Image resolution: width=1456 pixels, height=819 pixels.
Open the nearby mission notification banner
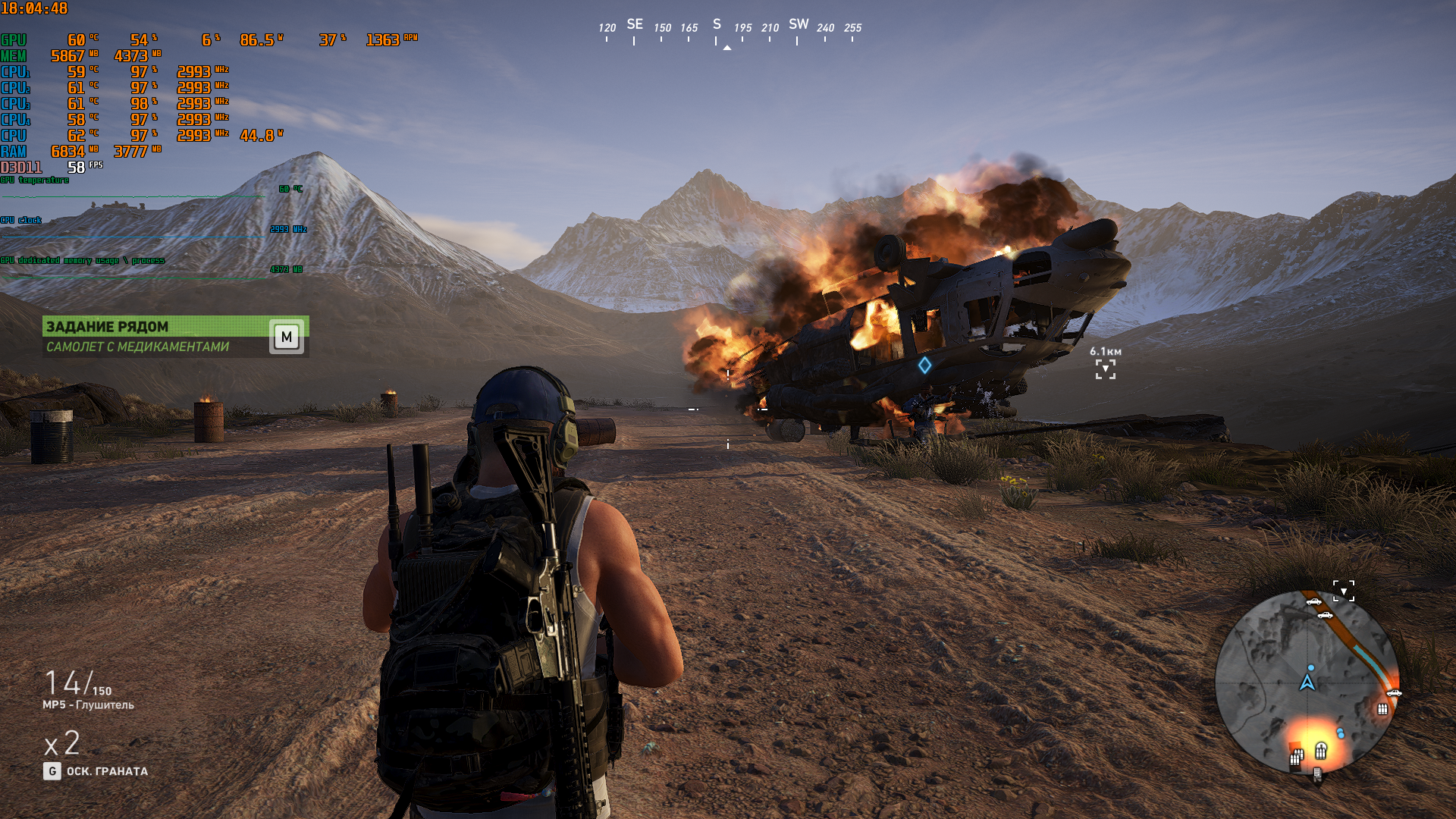[175, 336]
